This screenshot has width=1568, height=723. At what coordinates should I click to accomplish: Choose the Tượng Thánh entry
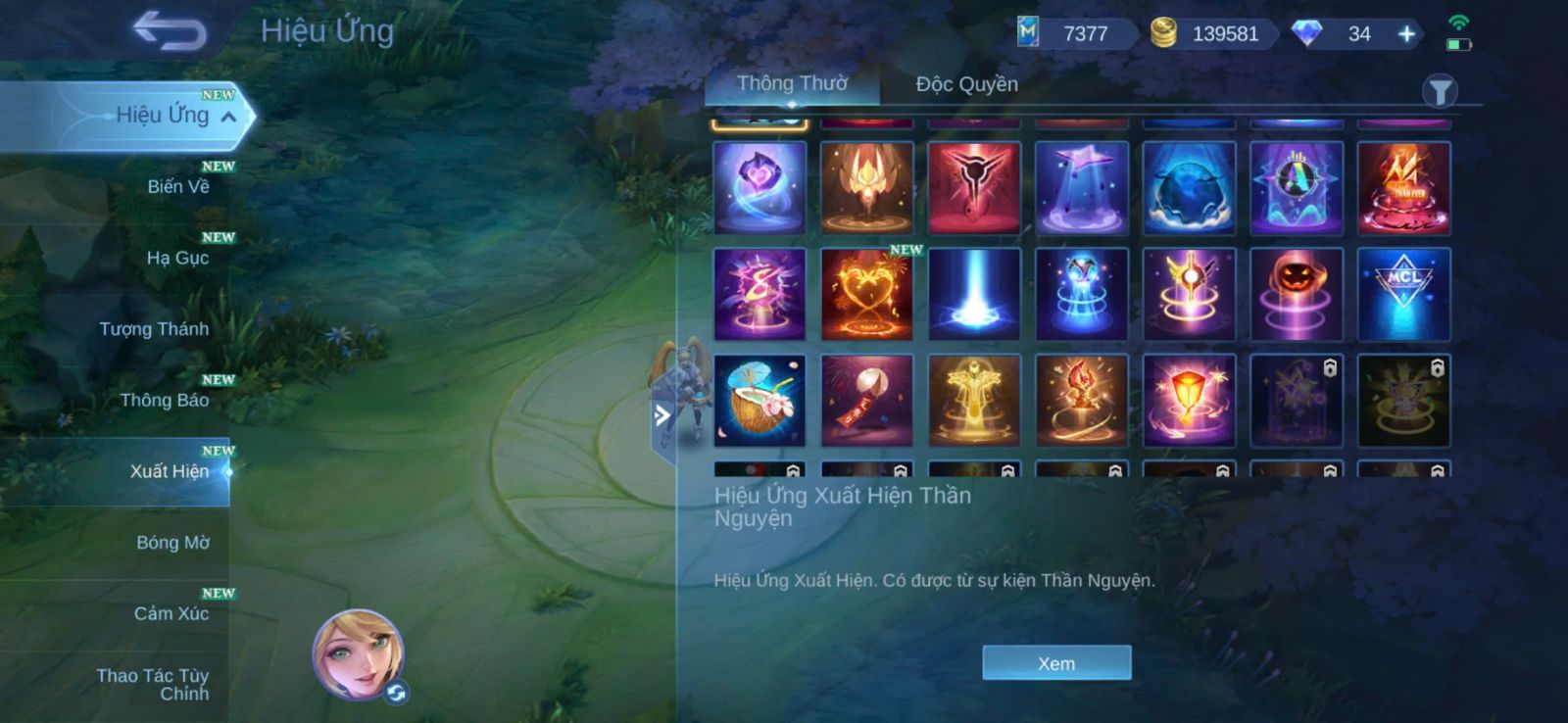tap(154, 329)
